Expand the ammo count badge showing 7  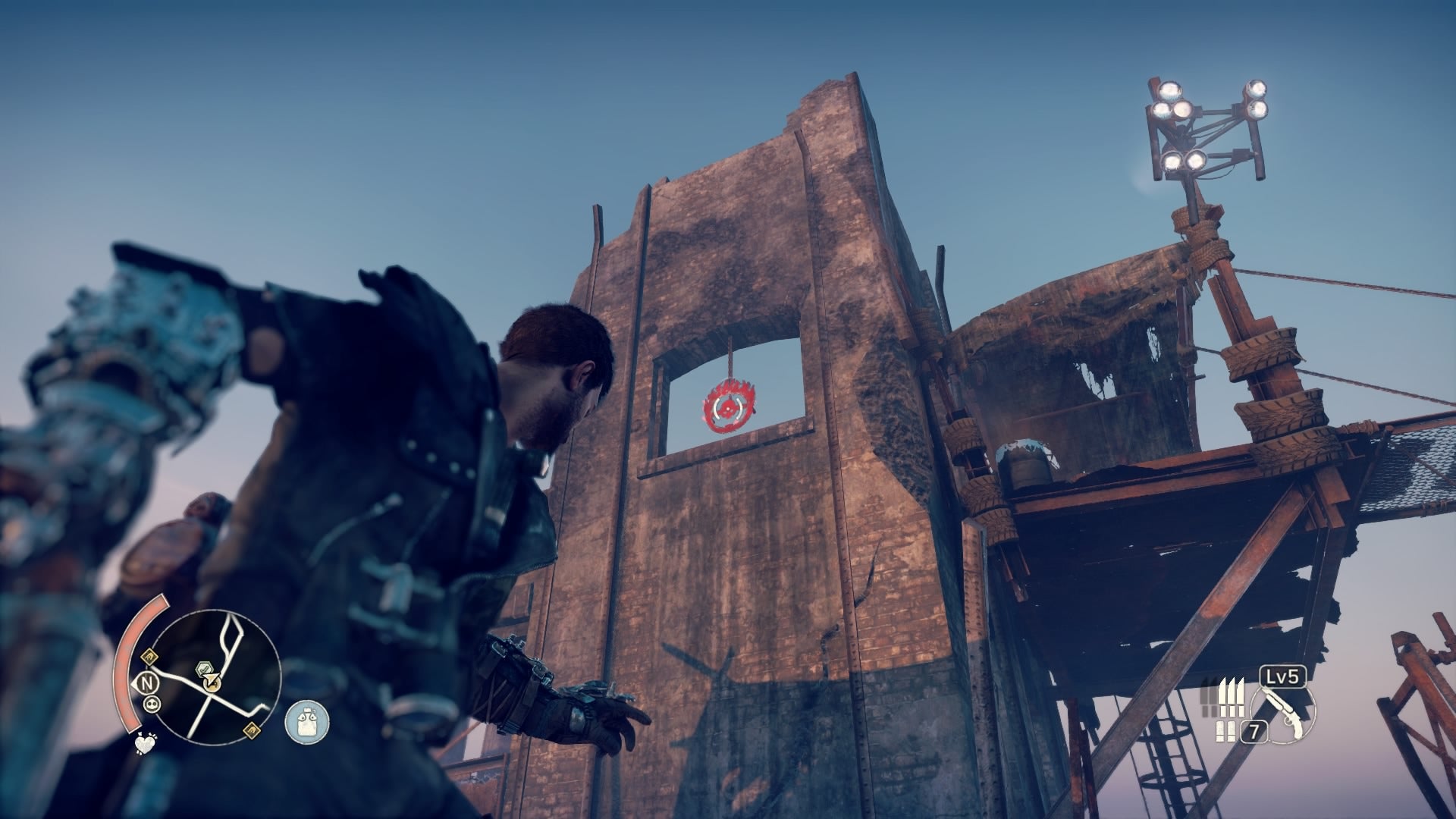1254,730
